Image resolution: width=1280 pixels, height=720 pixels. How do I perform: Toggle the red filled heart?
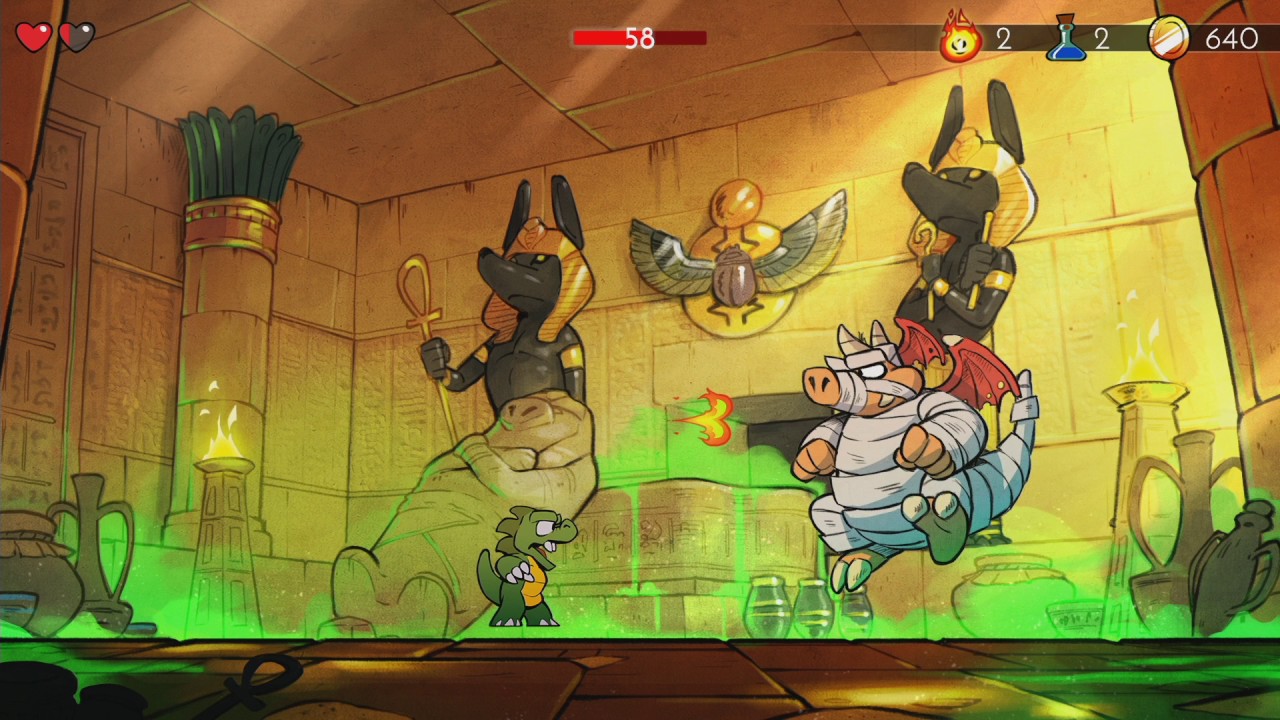(x=33, y=36)
